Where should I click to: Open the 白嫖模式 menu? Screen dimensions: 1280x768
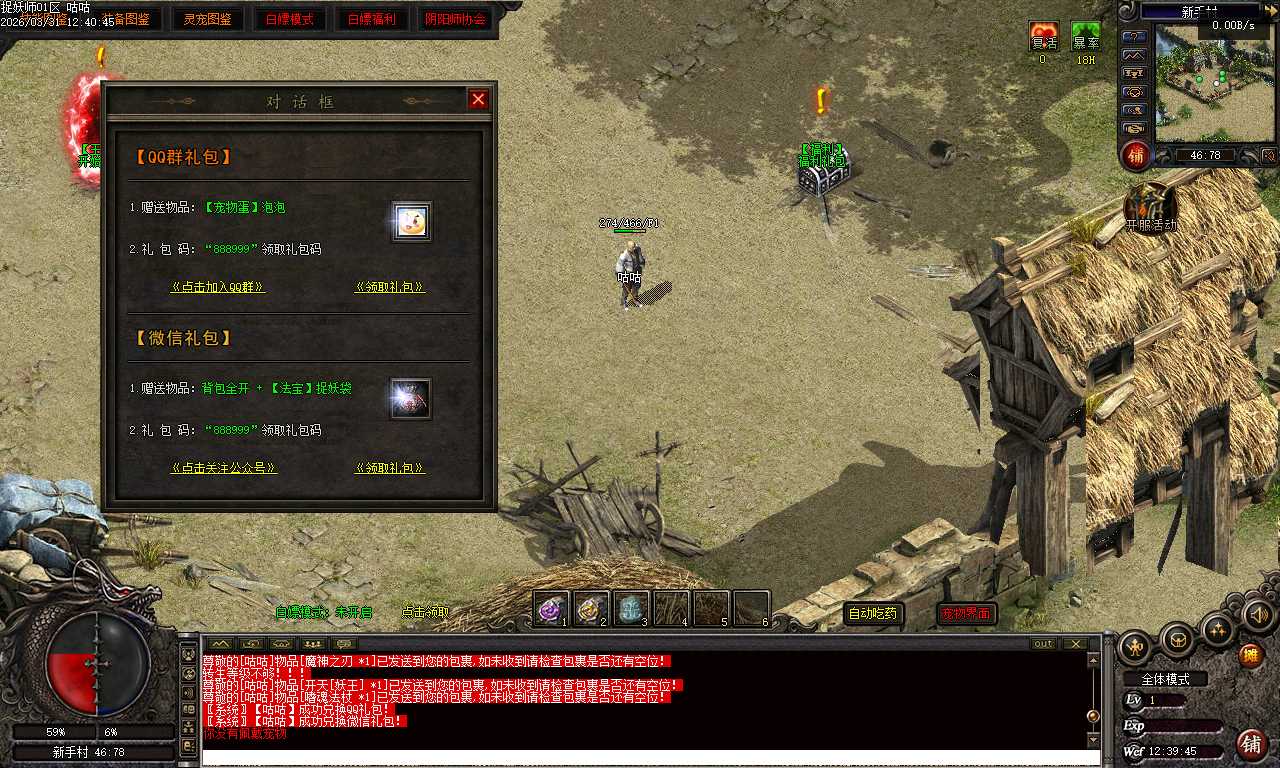click(x=290, y=19)
